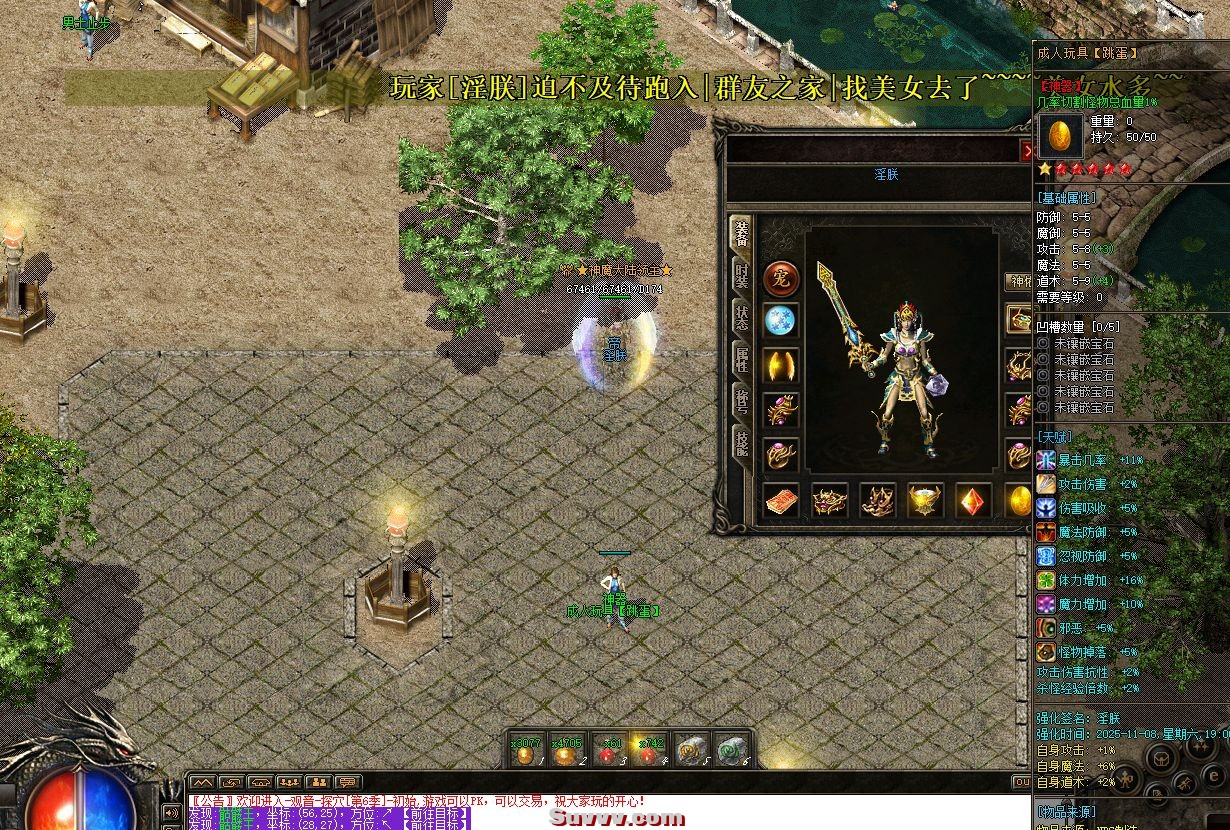
Task: Select the golden wings equipment slot
Action: [781, 365]
